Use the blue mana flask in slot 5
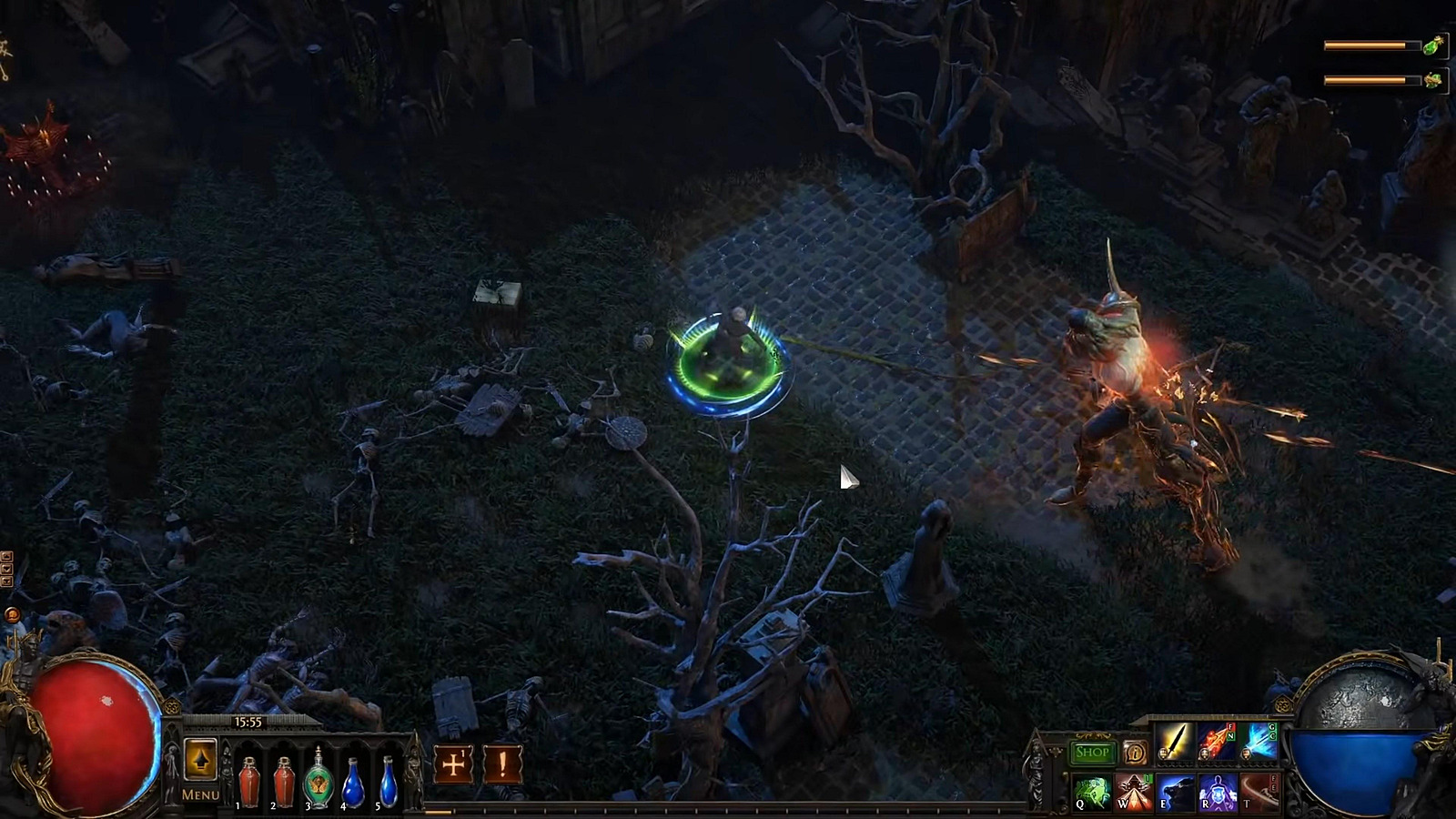The width and height of the screenshot is (1456, 819). tap(389, 783)
